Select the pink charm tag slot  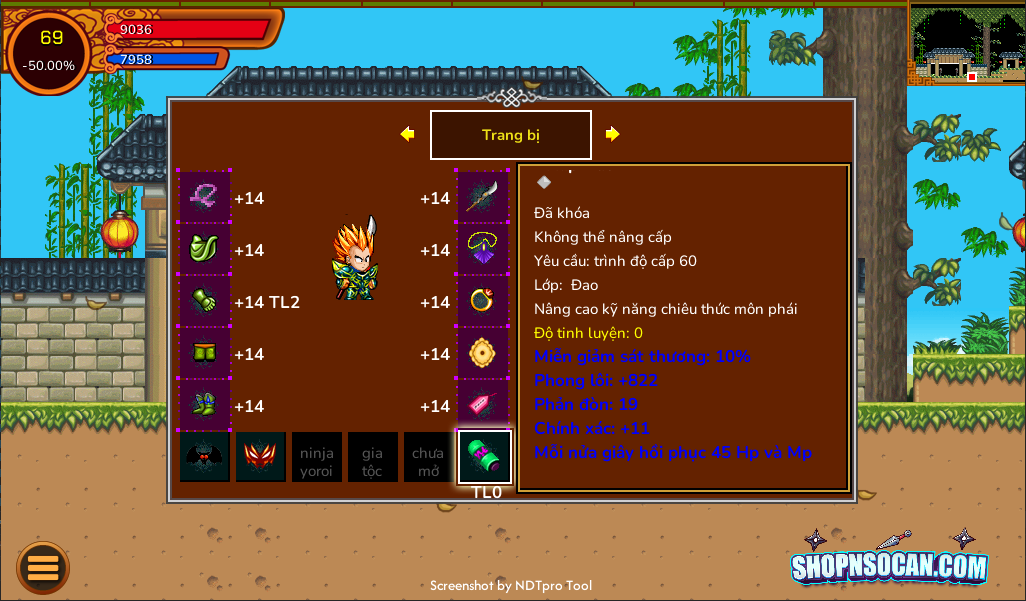(483, 406)
